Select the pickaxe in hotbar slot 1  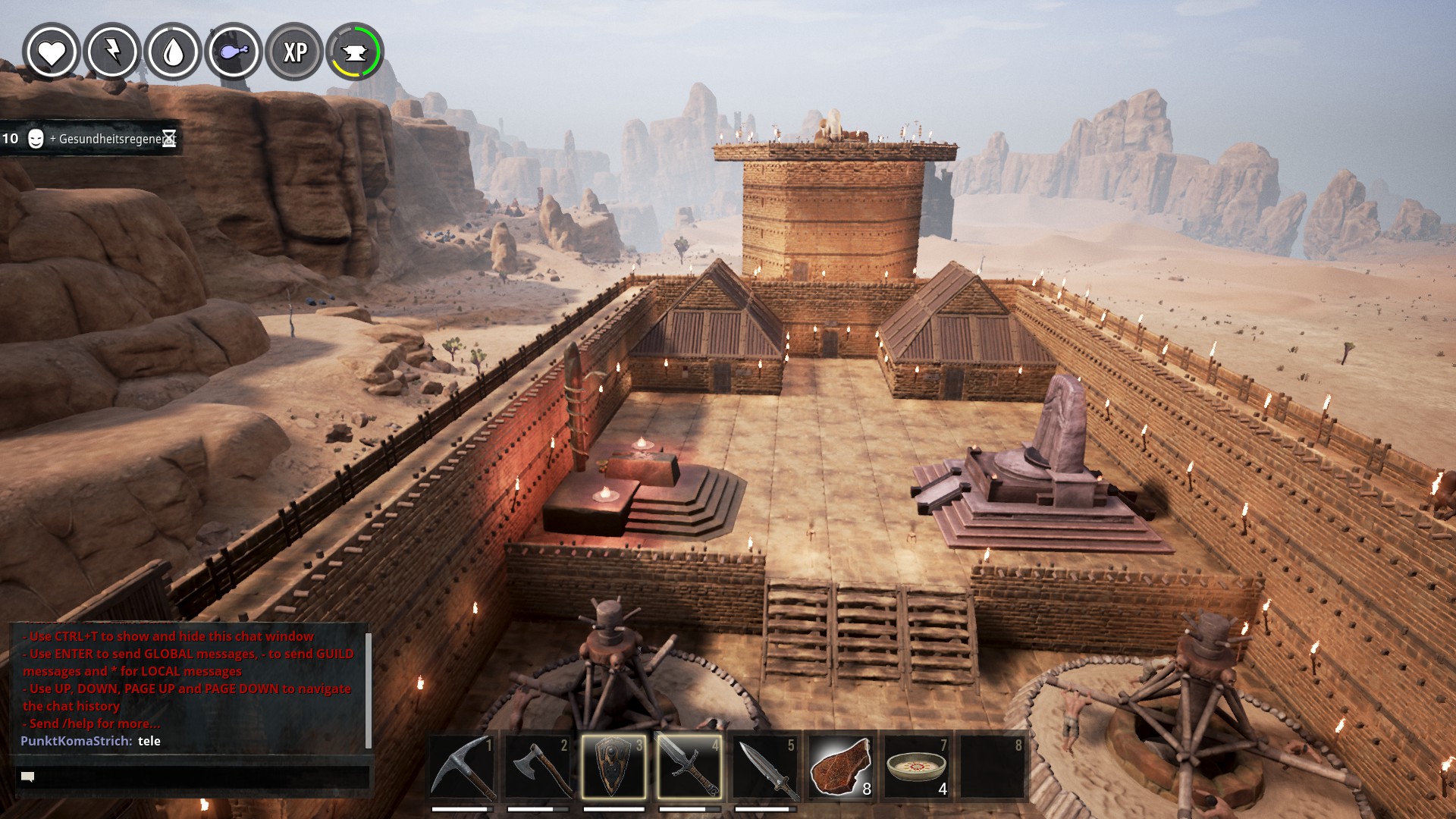[462, 766]
